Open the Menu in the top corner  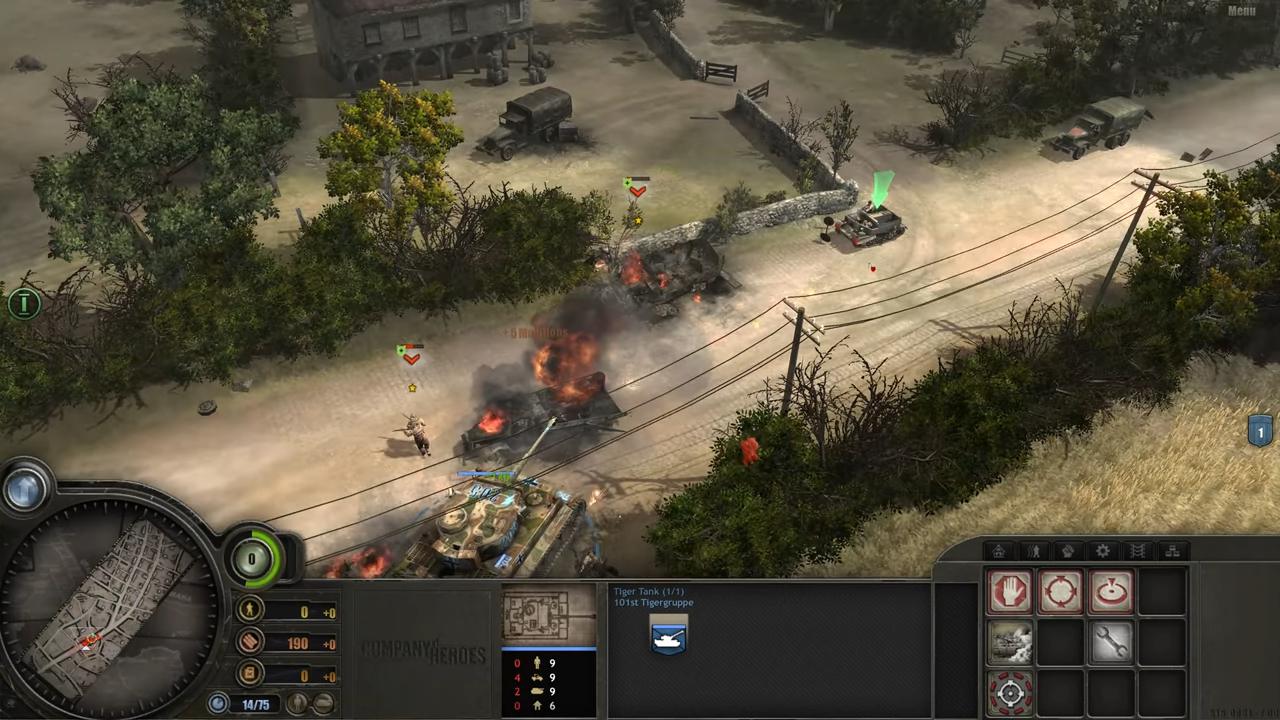1241,11
